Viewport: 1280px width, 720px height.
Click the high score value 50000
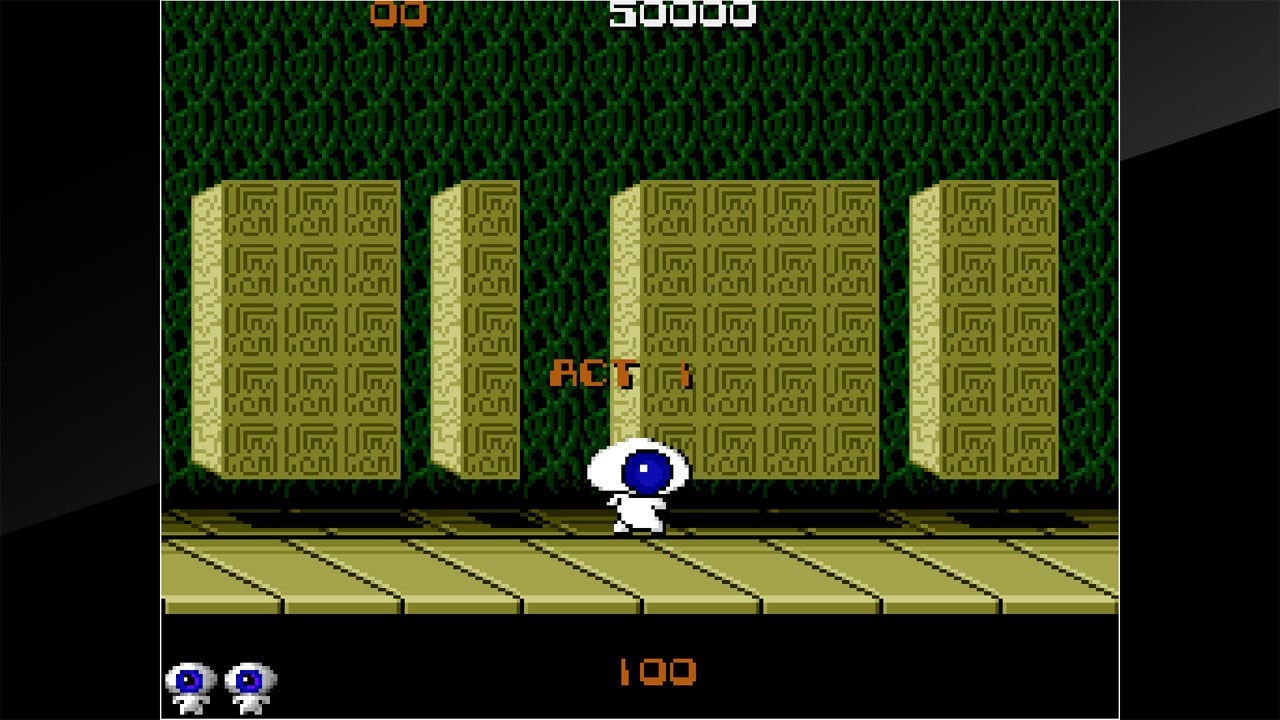coord(680,14)
